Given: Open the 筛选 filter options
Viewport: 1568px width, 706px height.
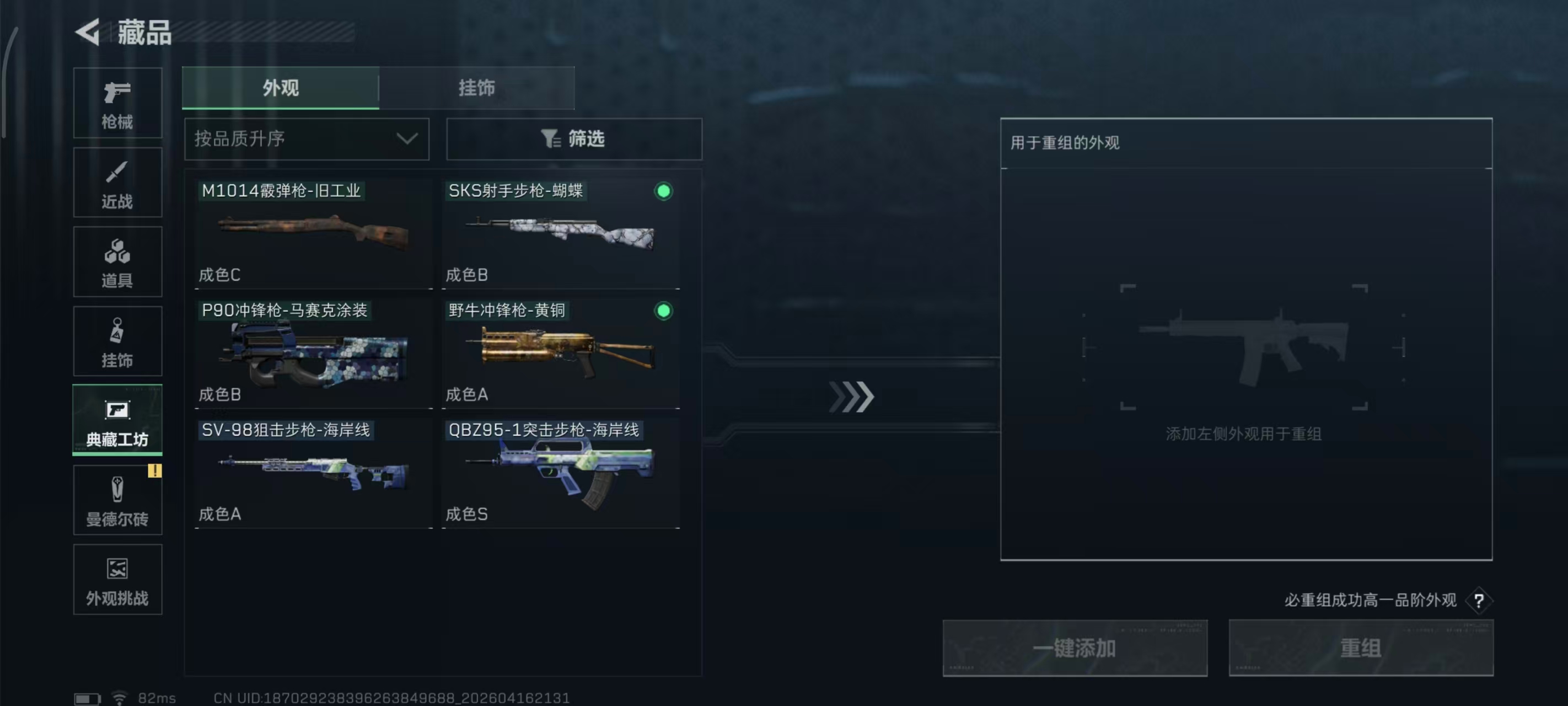Looking at the screenshot, I should coord(573,139).
